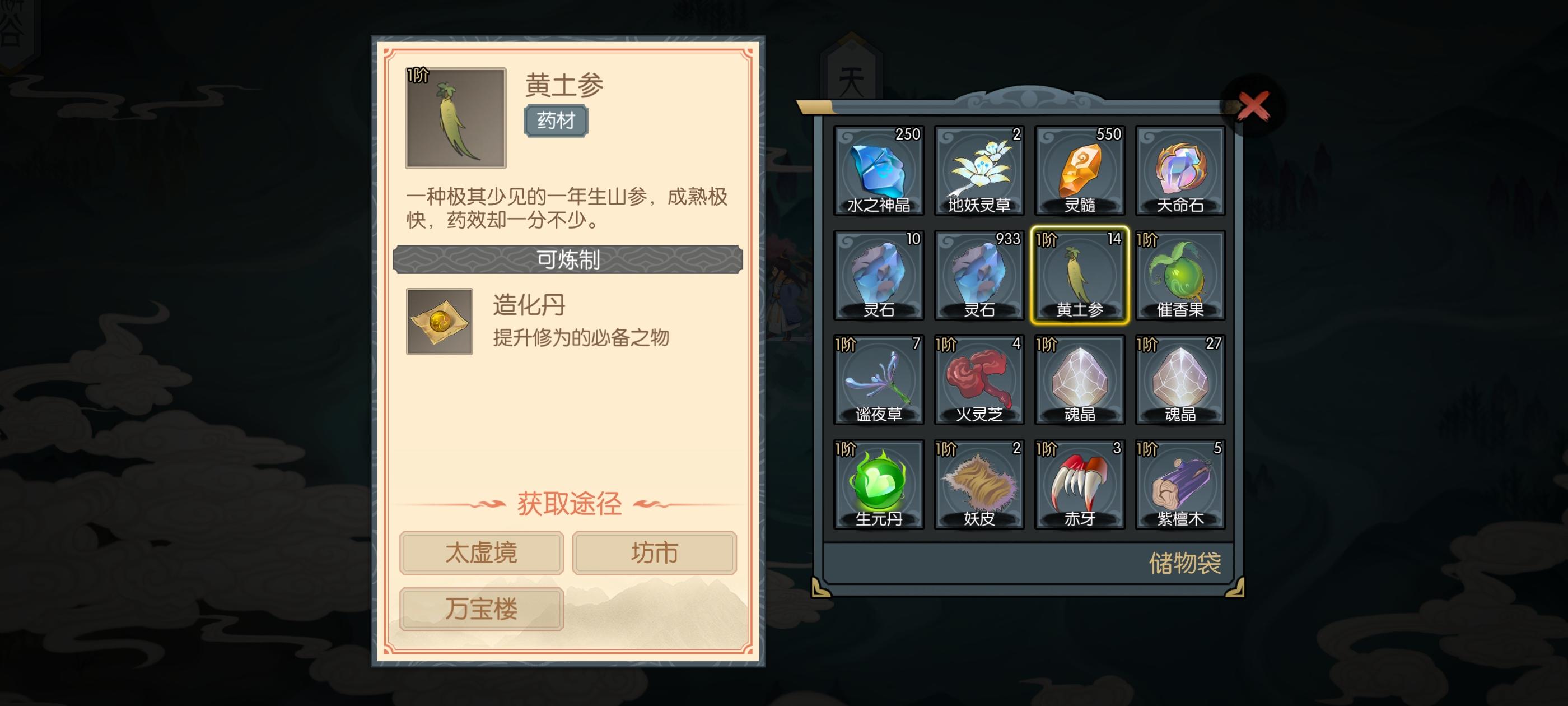Viewport: 1568px width, 706px height.
Task: Select the 紫檀木 wood item
Action: 1181,485
